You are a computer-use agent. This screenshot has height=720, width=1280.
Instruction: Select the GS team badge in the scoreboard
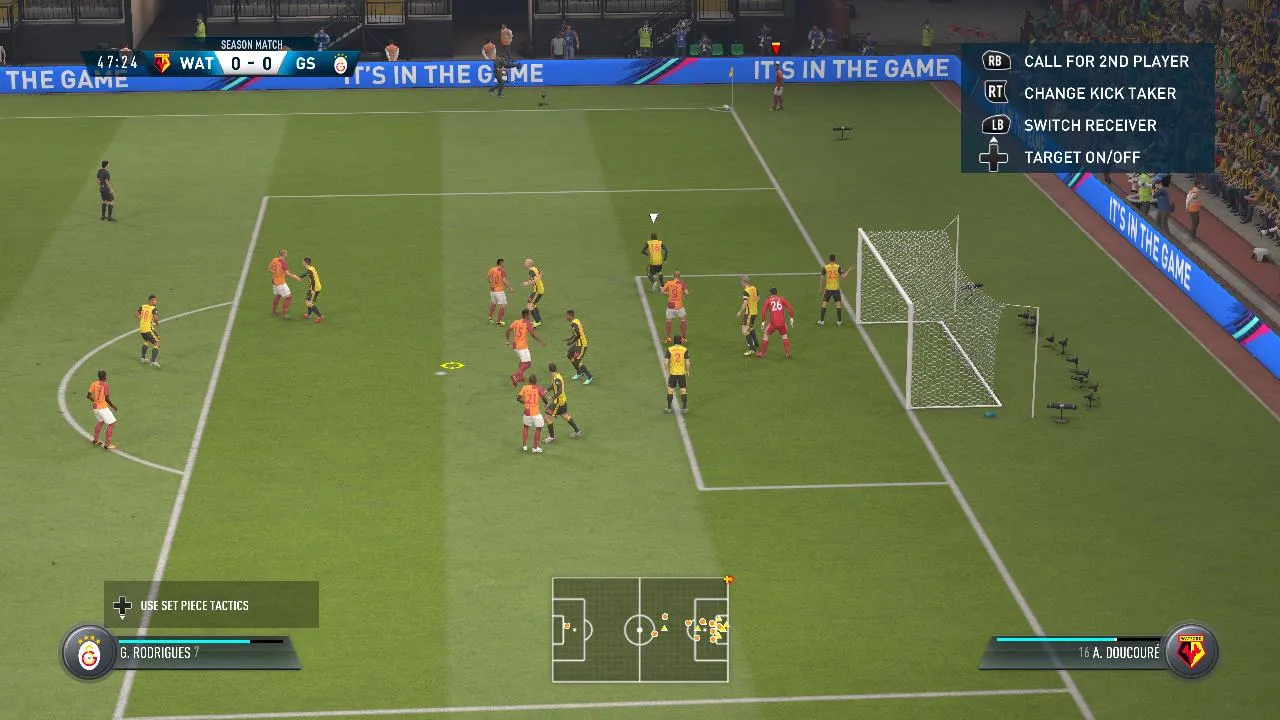[342, 63]
